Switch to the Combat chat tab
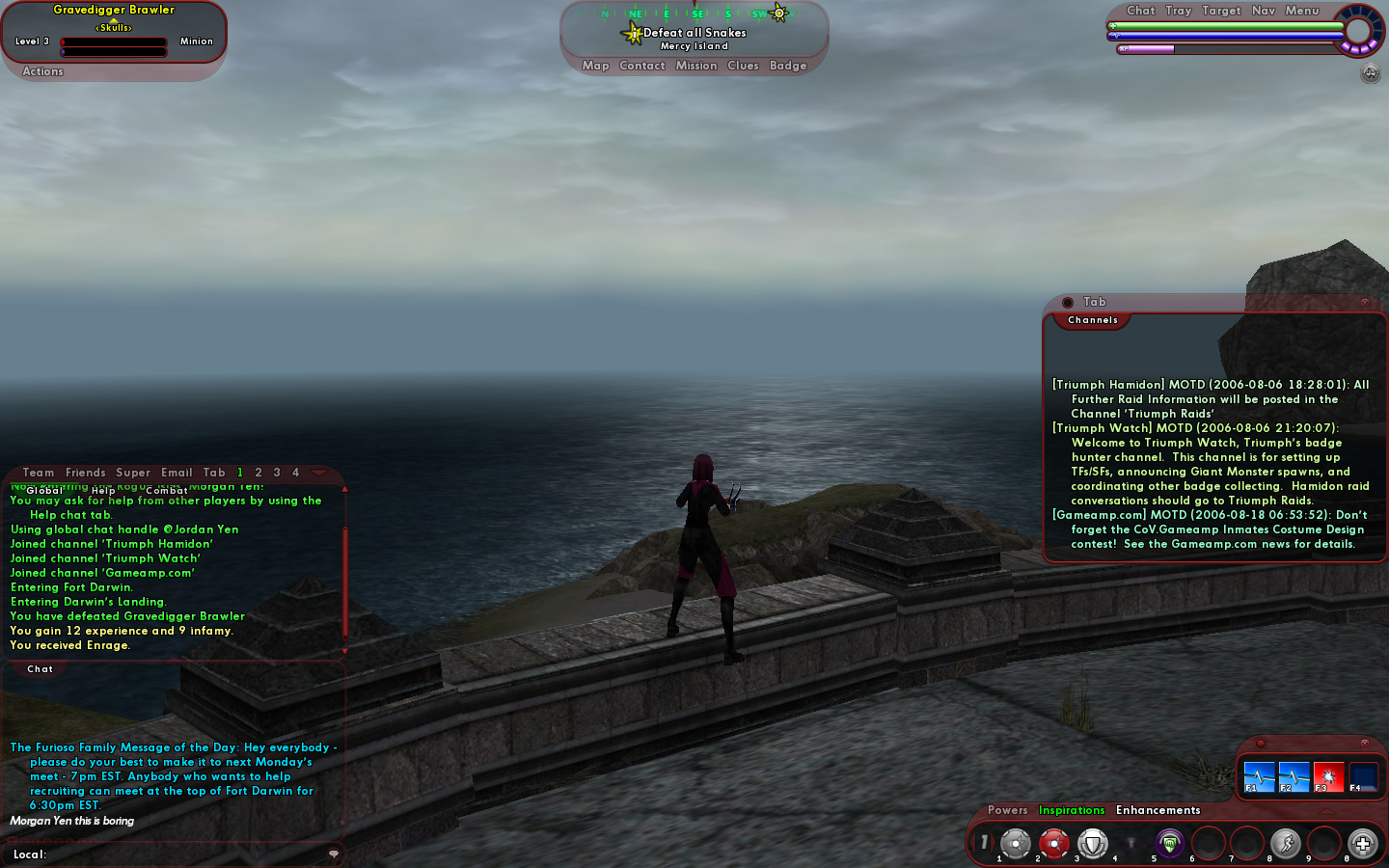Image resolution: width=1389 pixels, height=868 pixels. (167, 490)
